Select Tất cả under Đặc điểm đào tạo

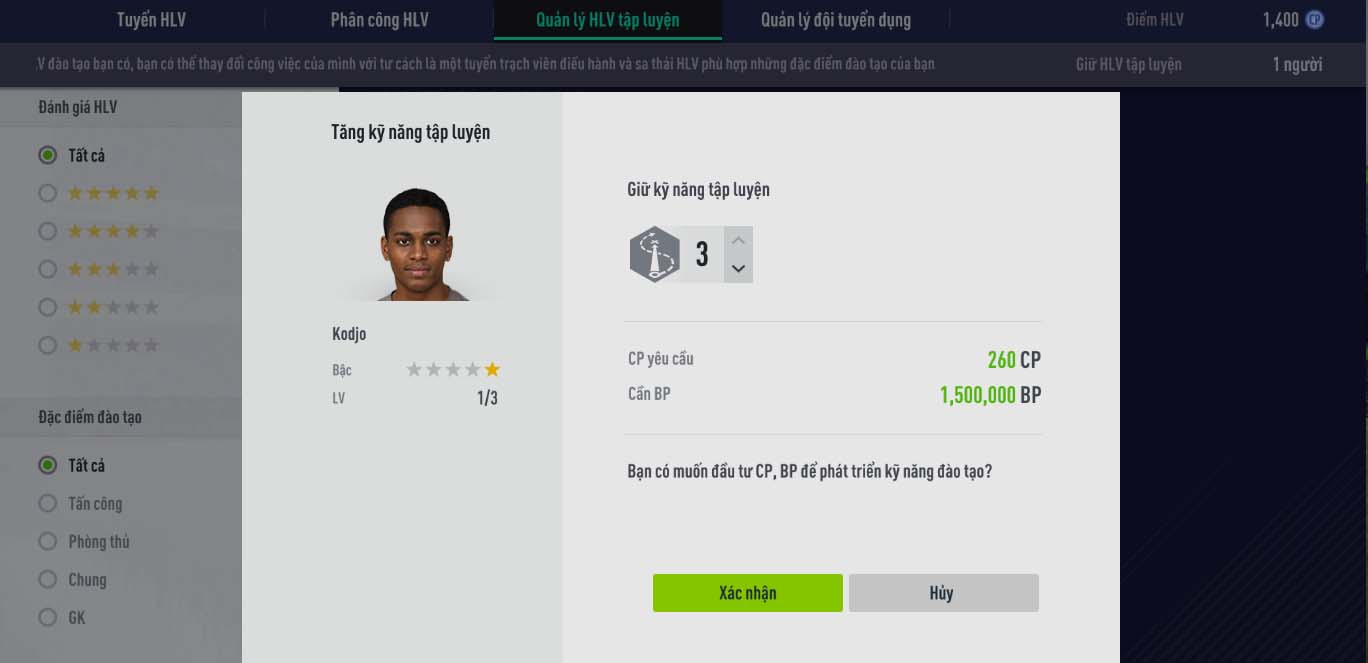coord(48,465)
